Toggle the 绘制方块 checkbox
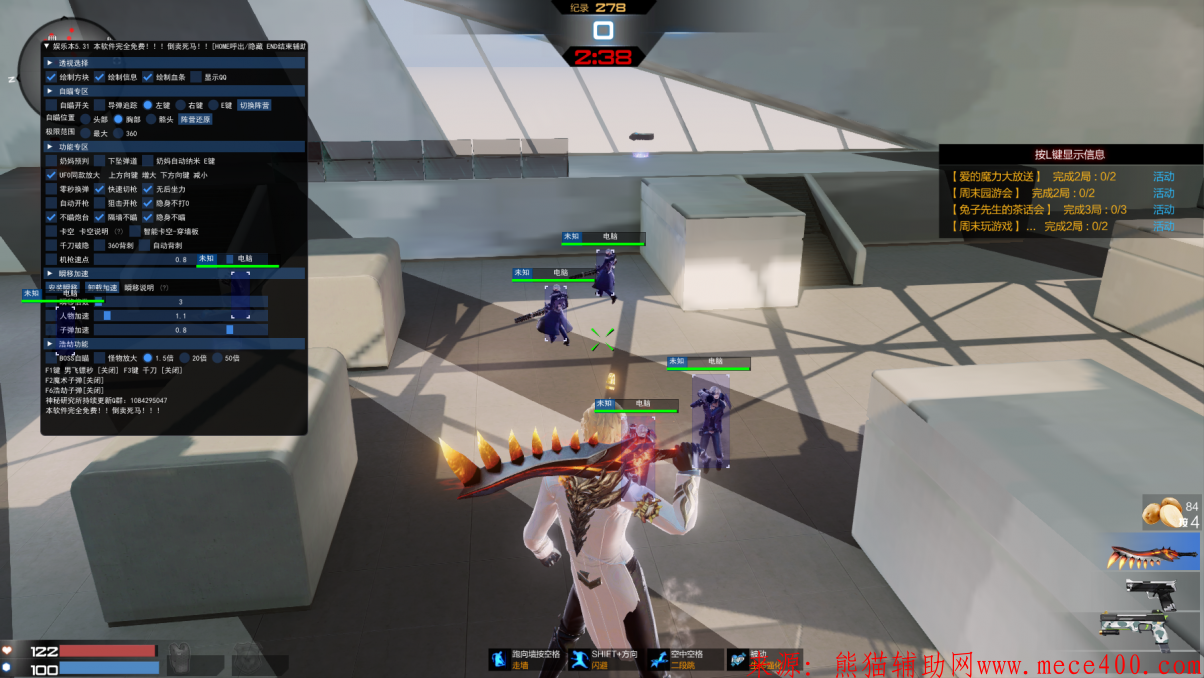This screenshot has width=1204, height=678. pos(52,77)
